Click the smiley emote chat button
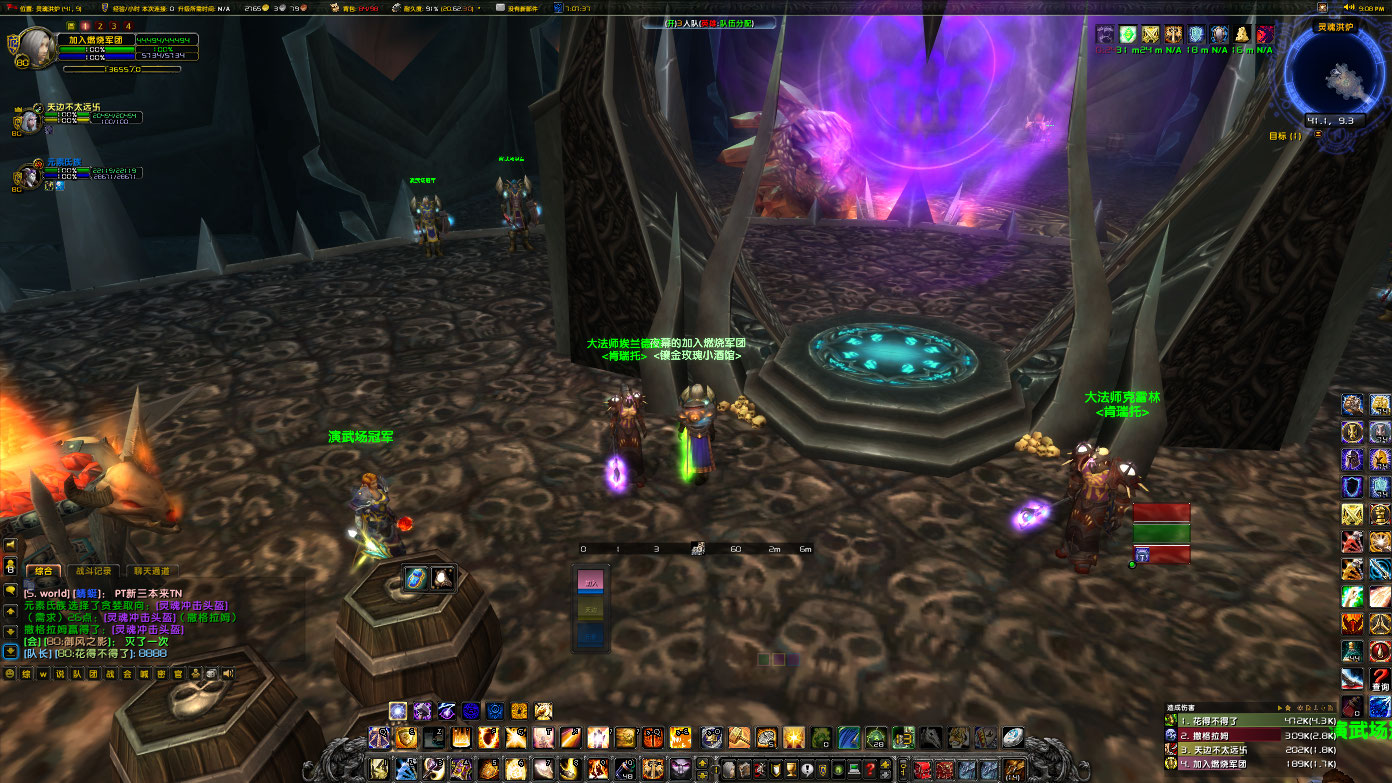The image size is (1392, 783). (x=10, y=674)
